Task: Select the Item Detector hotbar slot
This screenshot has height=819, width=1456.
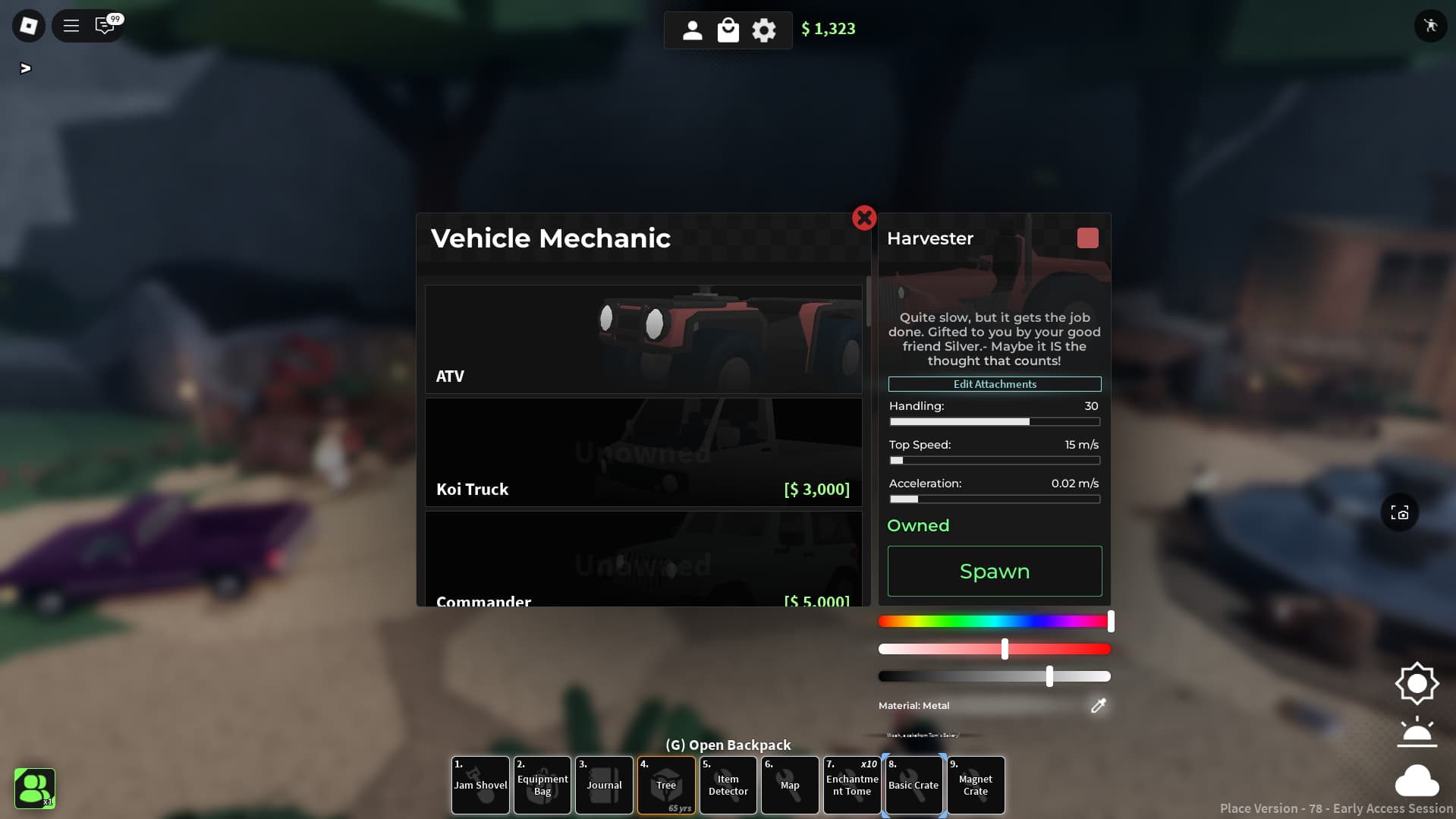Action: 728,785
